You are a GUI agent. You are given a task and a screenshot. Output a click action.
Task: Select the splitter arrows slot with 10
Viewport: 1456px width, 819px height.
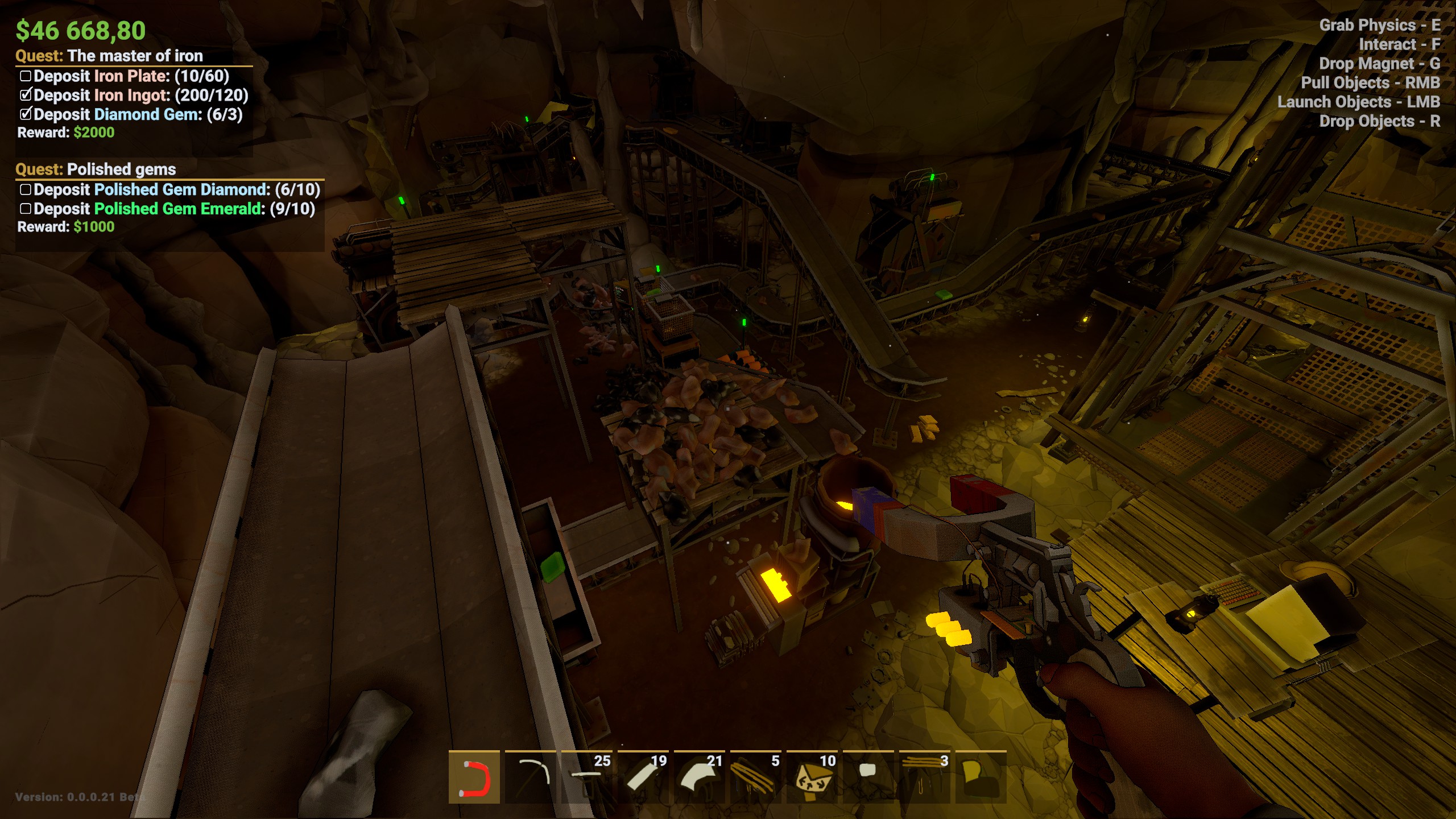(812, 777)
